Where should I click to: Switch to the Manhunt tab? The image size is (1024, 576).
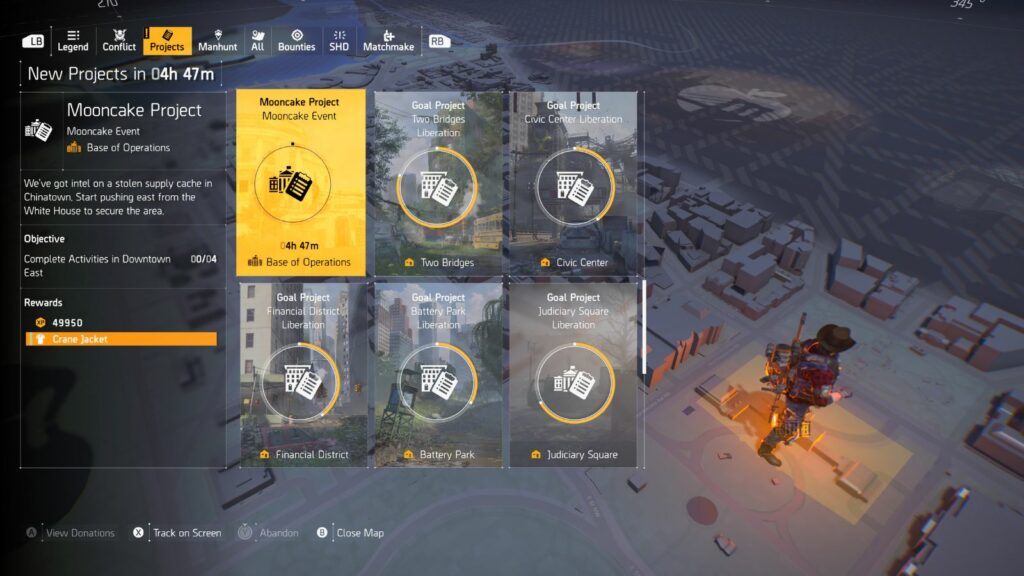(217, 41)
